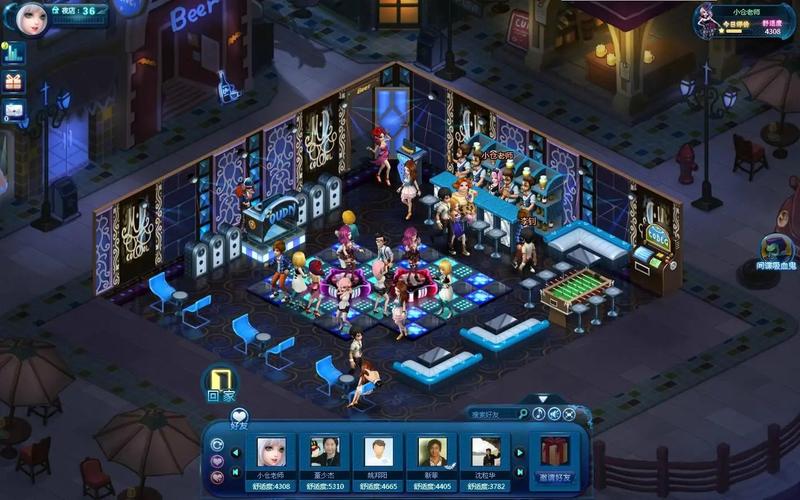Jump to the first page of friends
The image size is (800, 500).
237,471
